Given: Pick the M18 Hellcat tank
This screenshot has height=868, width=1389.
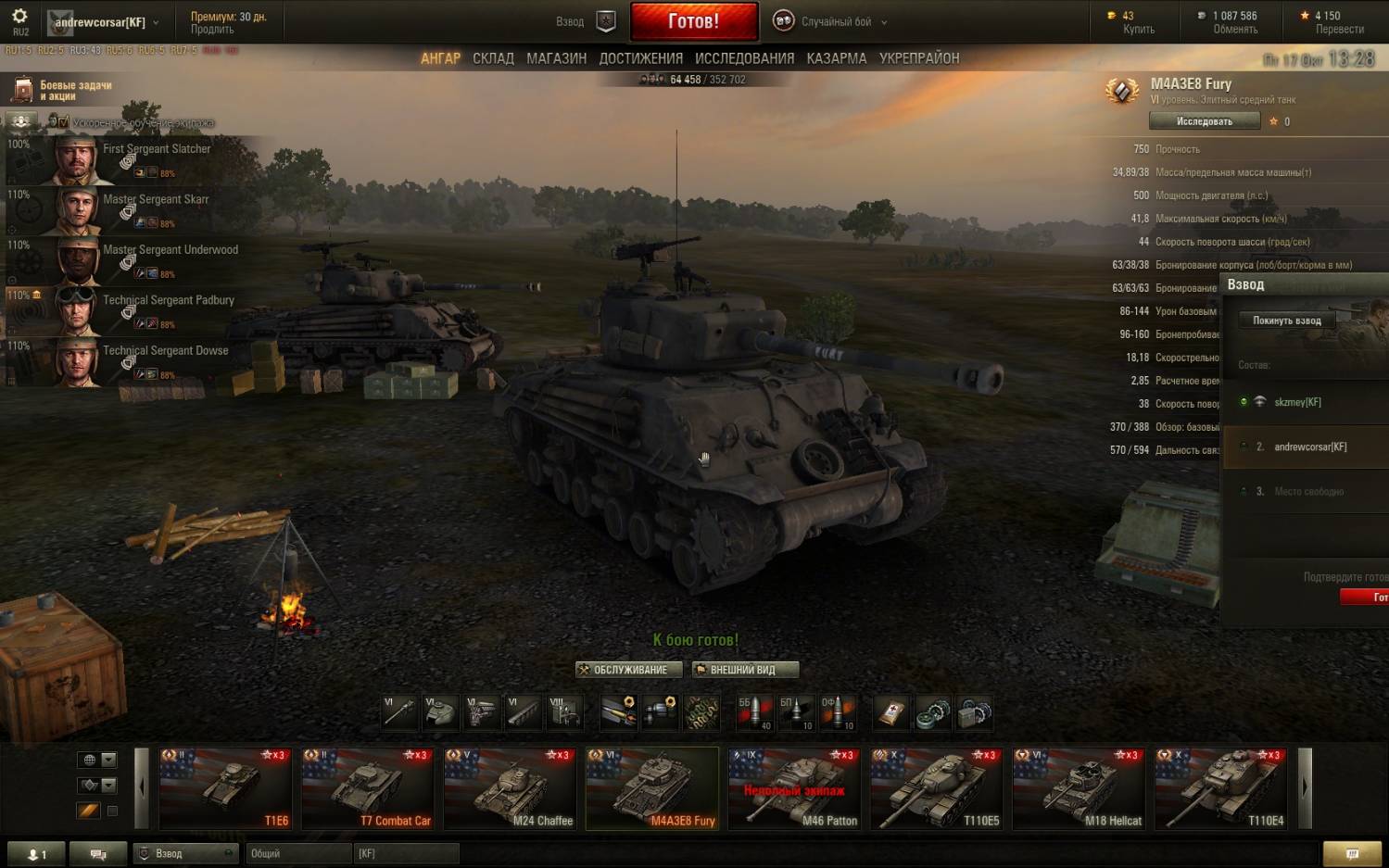Looking at the screenshot, I should (x=1079, y=788).
